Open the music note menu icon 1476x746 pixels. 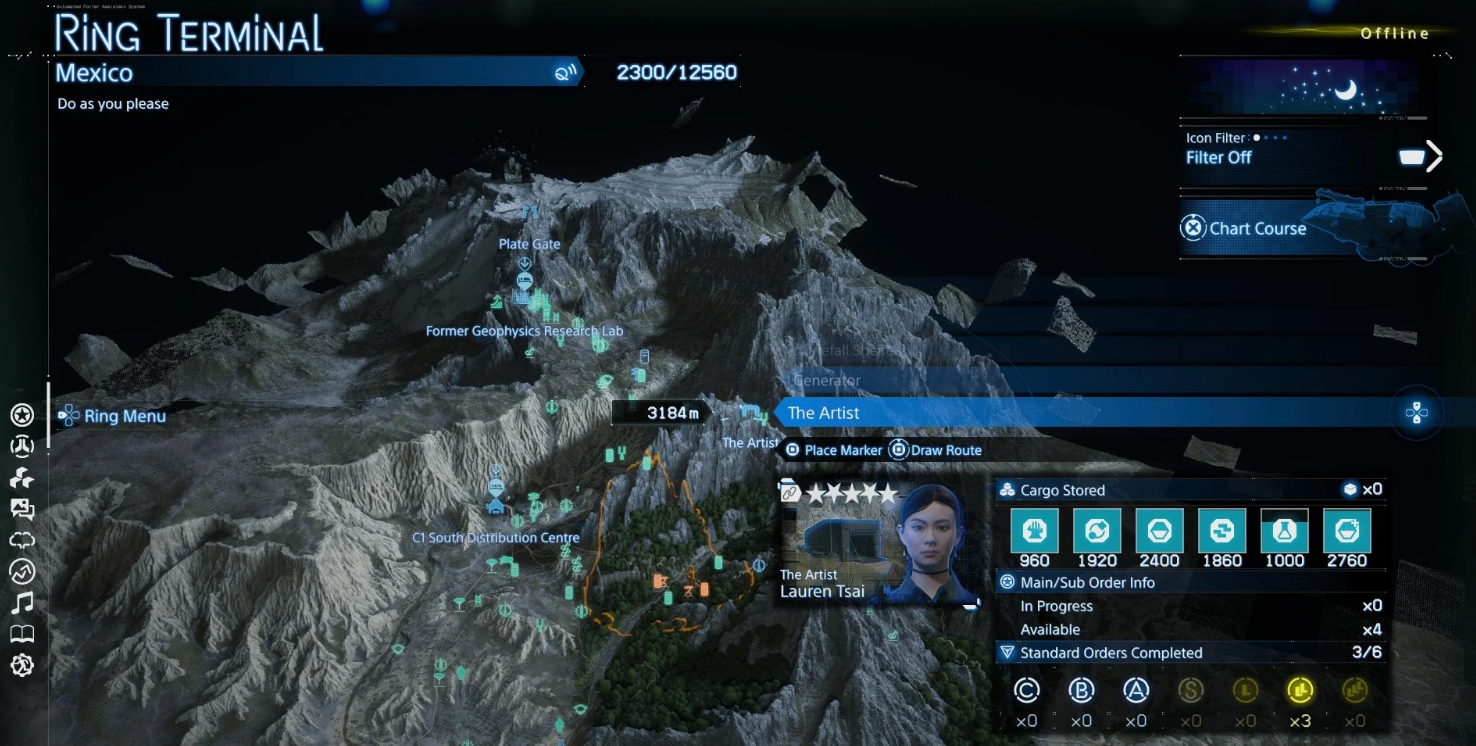(22, 602)
